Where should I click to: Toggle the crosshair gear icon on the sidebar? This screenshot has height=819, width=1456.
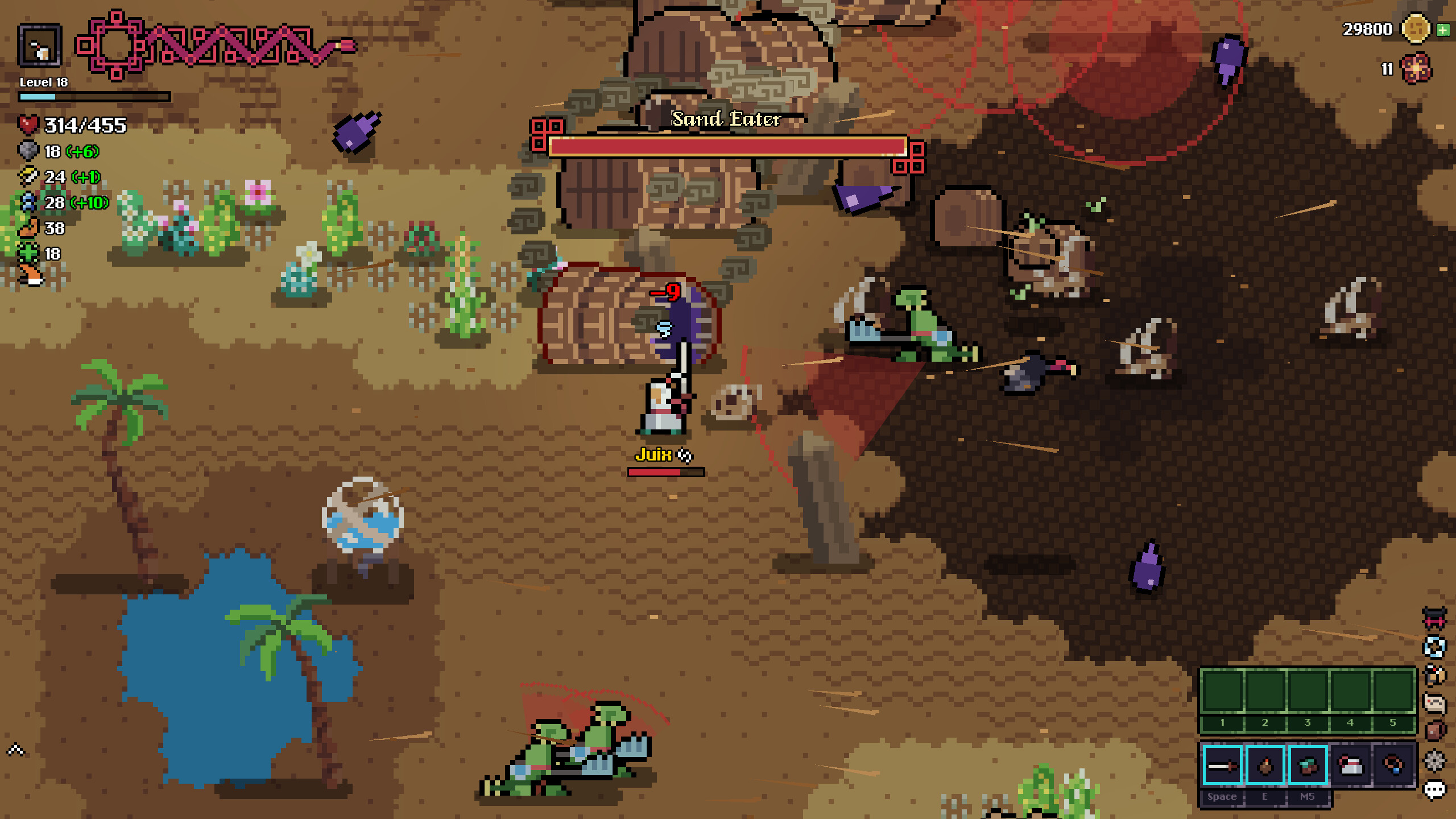(1434, 760)
